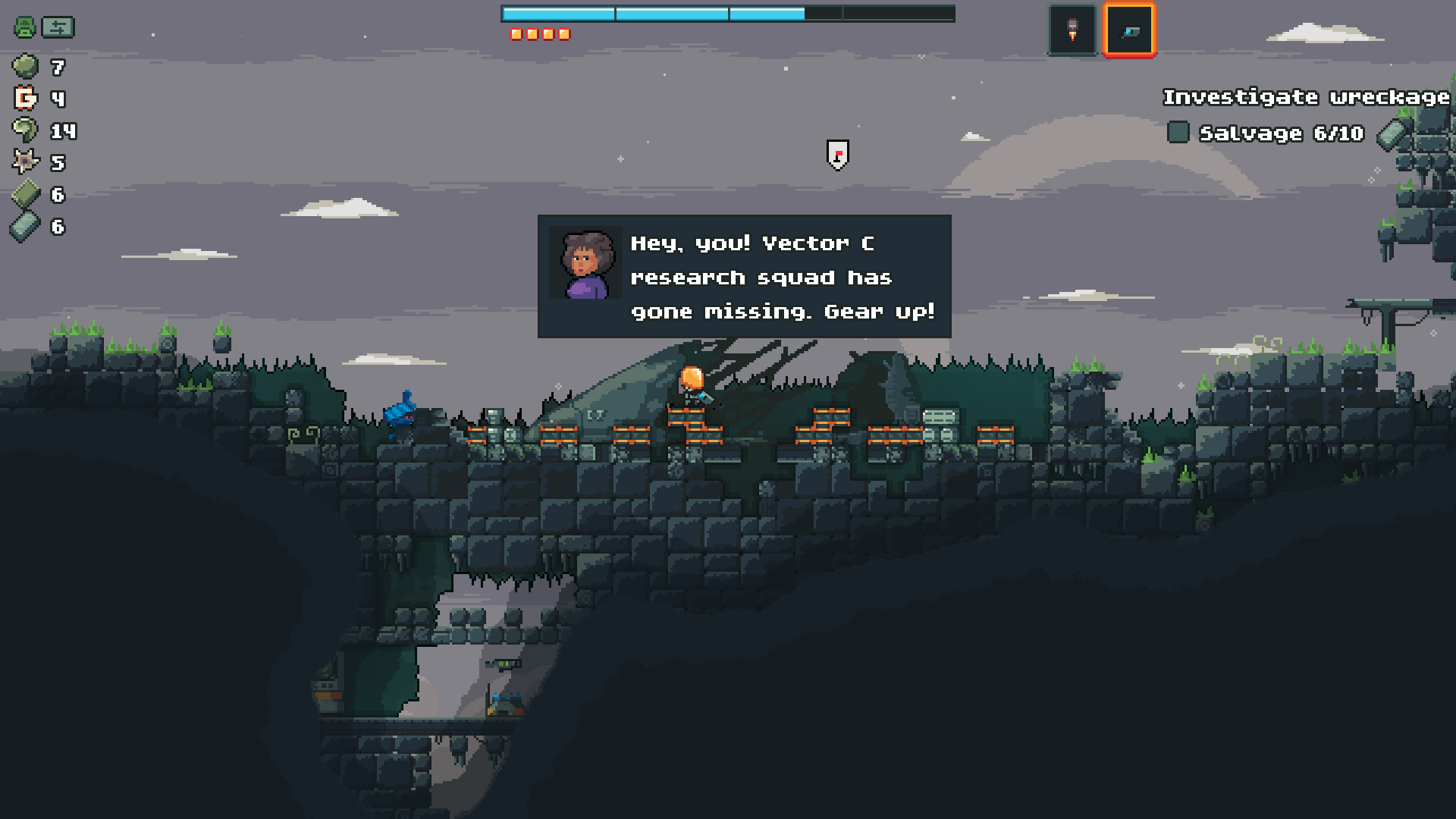The width and height of the screenshot is (1456, 819).
Task: Select the flare weapon in the first slot
Action: [1072, 28]
